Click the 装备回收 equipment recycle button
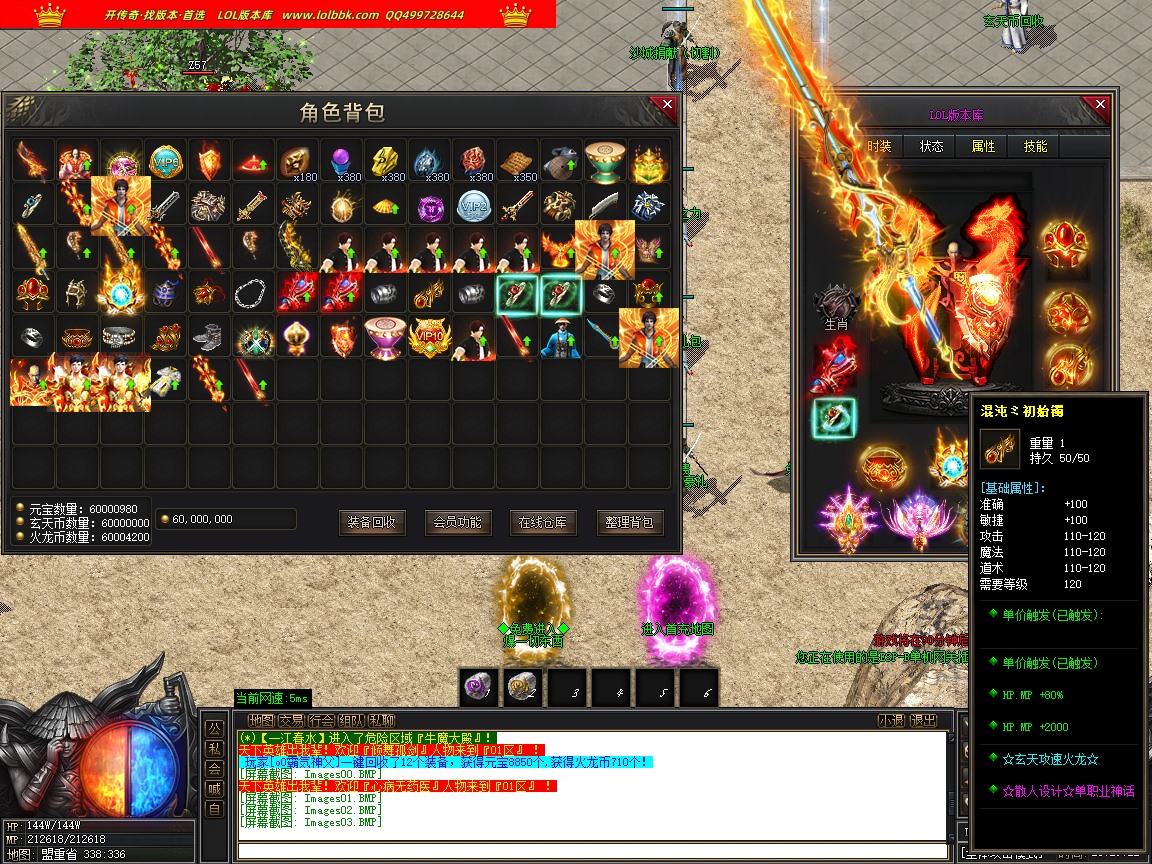 [x=372, y=522]
